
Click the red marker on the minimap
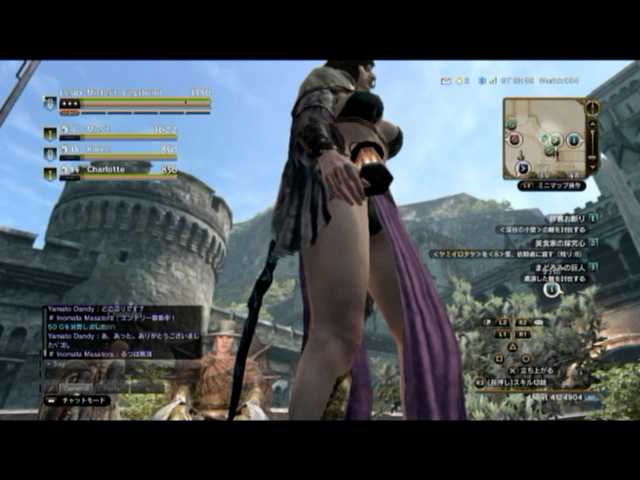coord(515,140)
